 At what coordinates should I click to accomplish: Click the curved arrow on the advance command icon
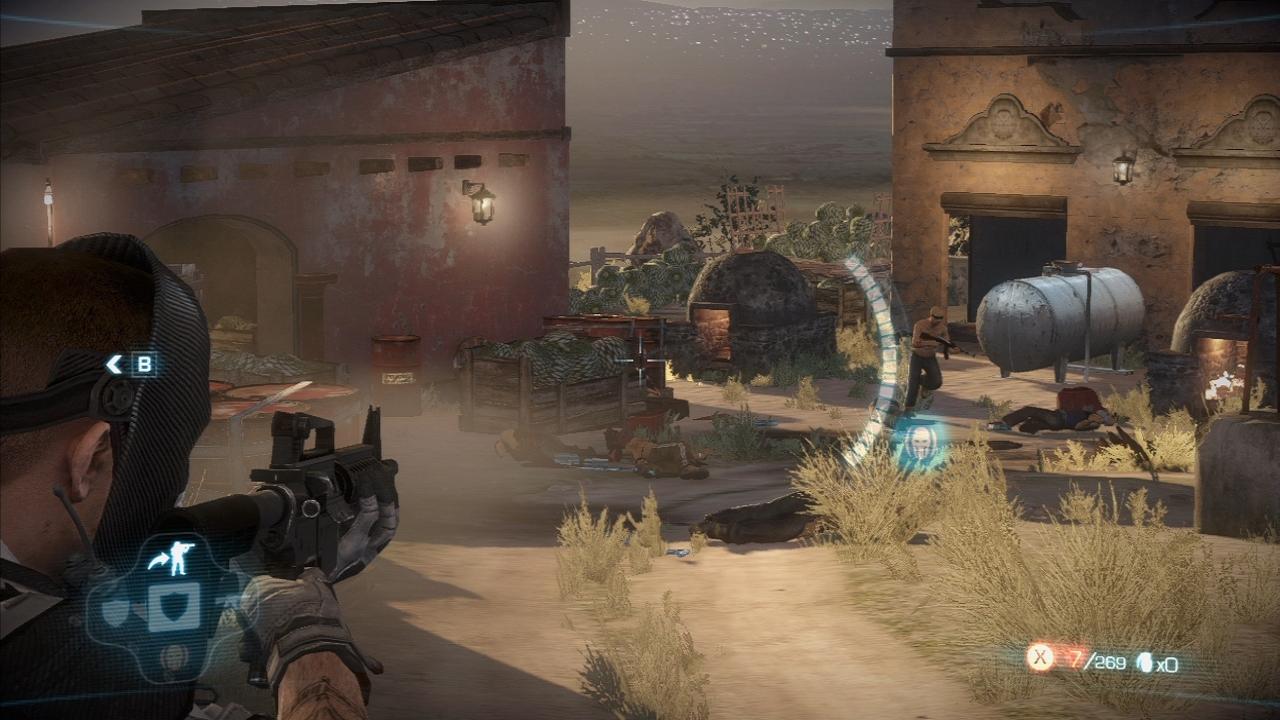[158, 560]
